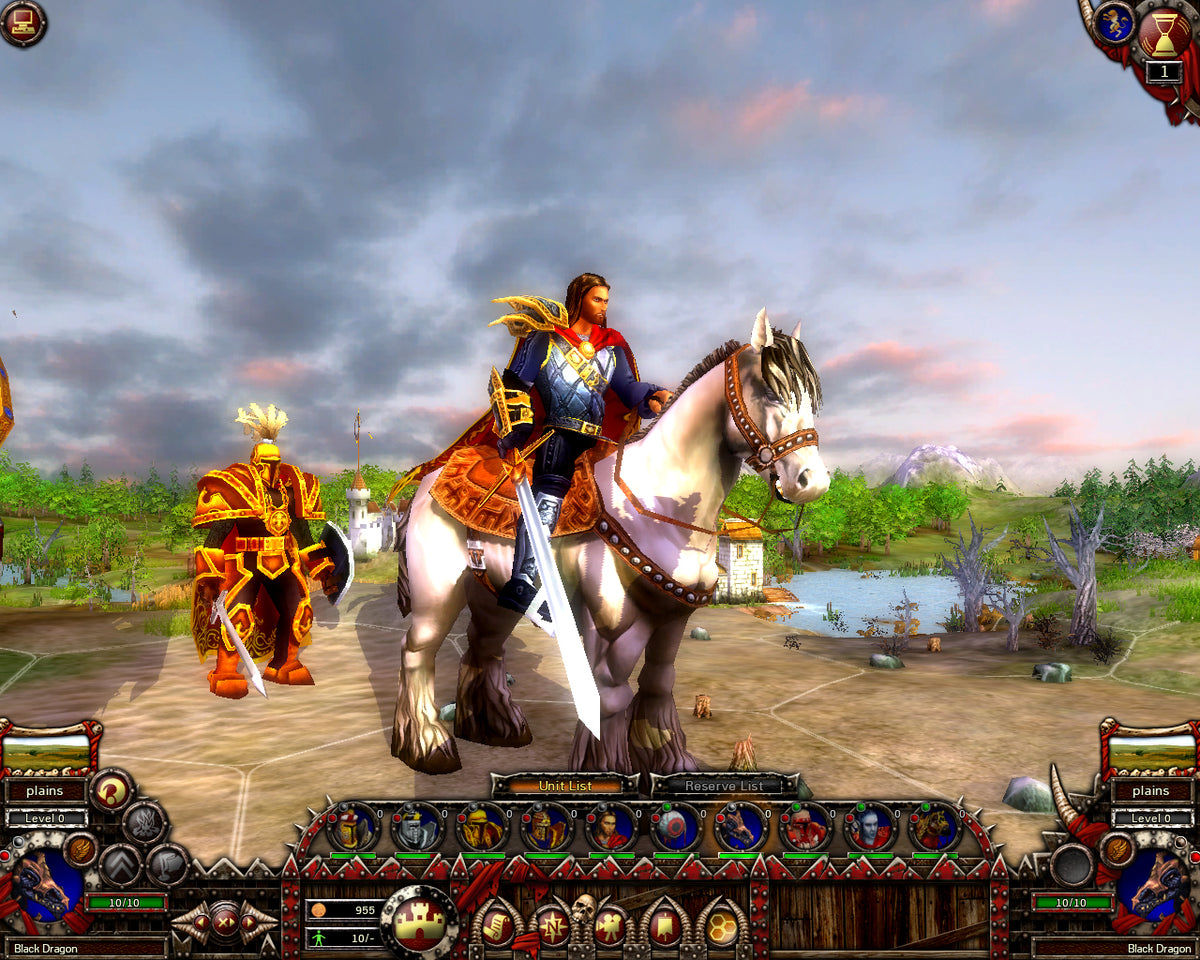Select the double chevron upgrade button
The width and height of the screenshot is (1200, 960).
click(x=120, y=864)
